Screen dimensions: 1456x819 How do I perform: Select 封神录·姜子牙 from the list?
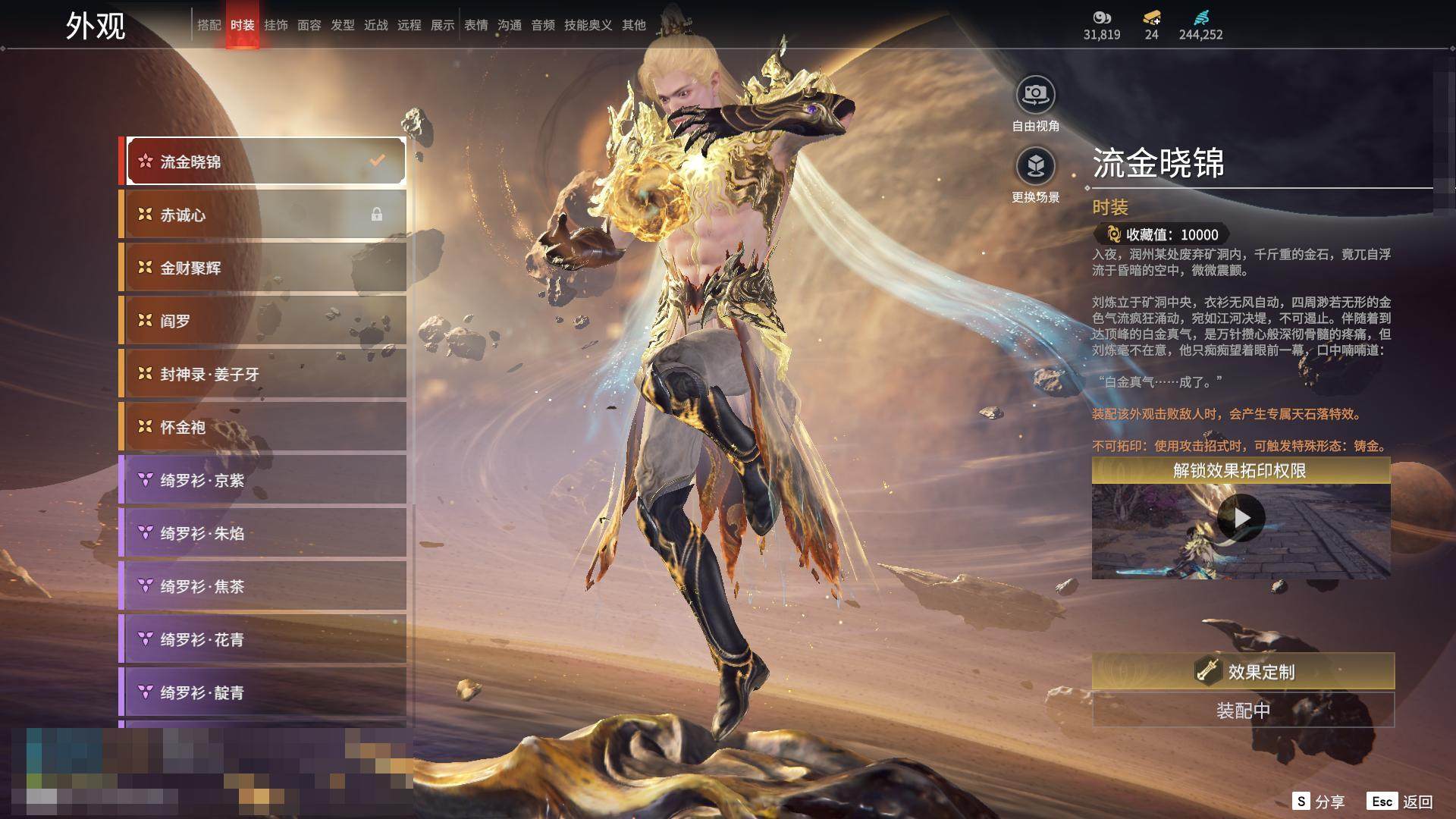point(264,374)
